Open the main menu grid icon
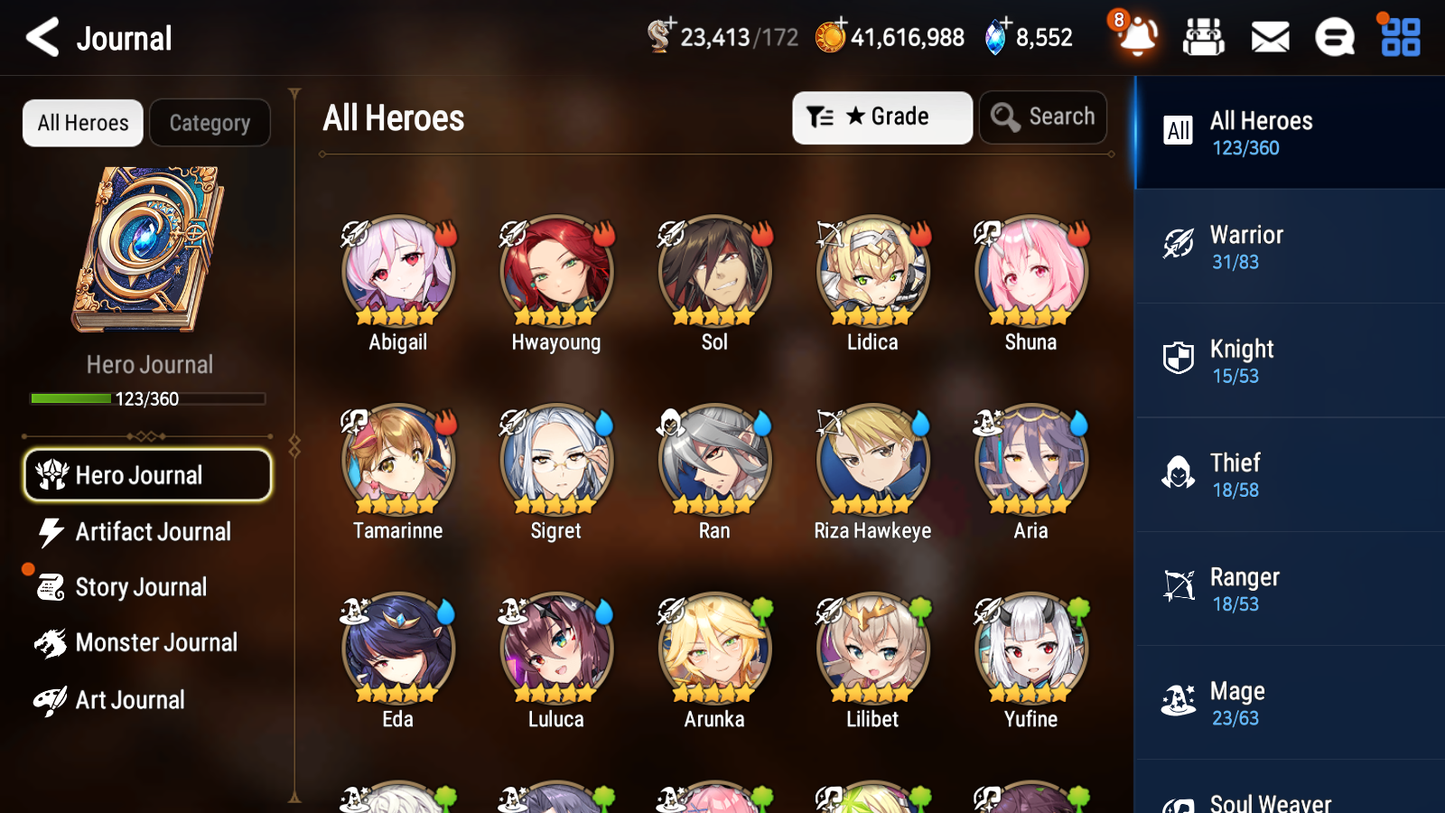 [x=1399, y=36]
